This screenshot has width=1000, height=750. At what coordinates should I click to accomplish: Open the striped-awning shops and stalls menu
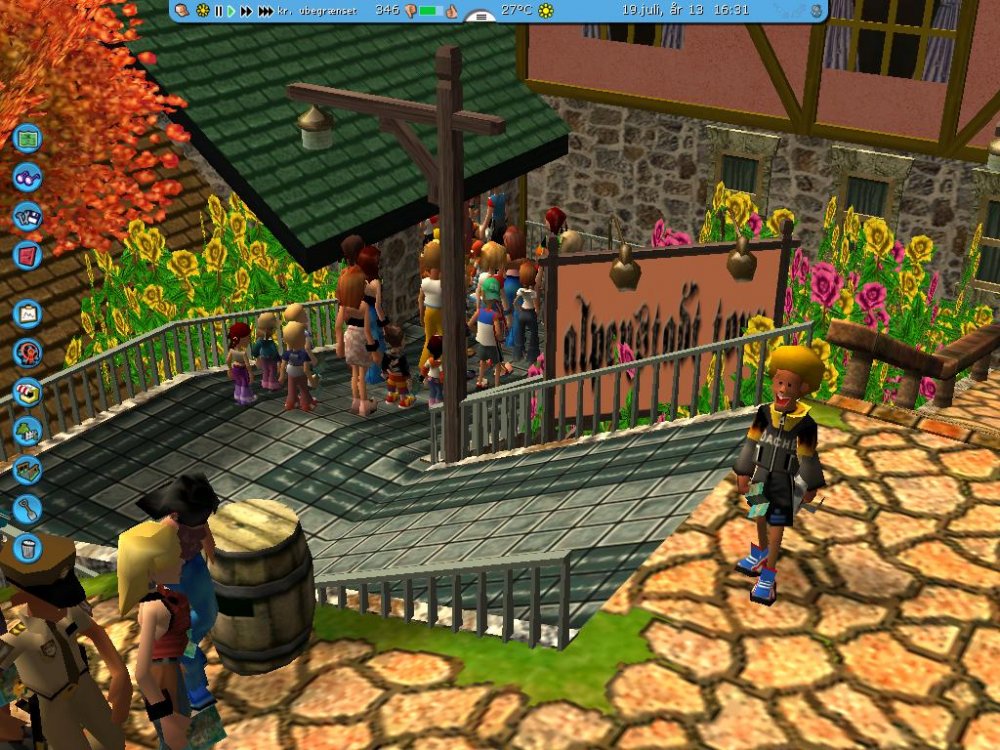(x=27, y=391)
